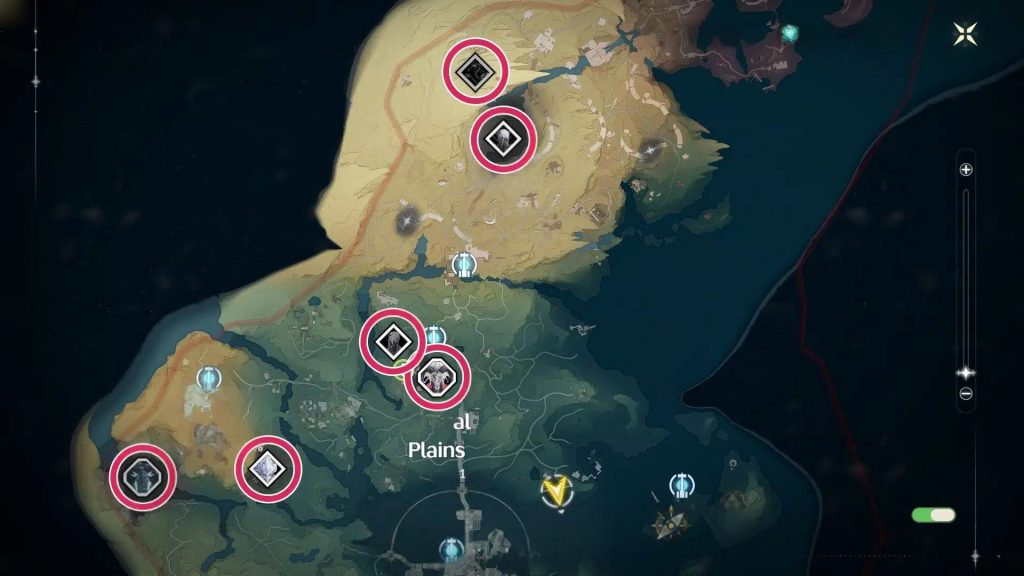
Task: Click the map zoom-out minus button
Action: [966, 393]
